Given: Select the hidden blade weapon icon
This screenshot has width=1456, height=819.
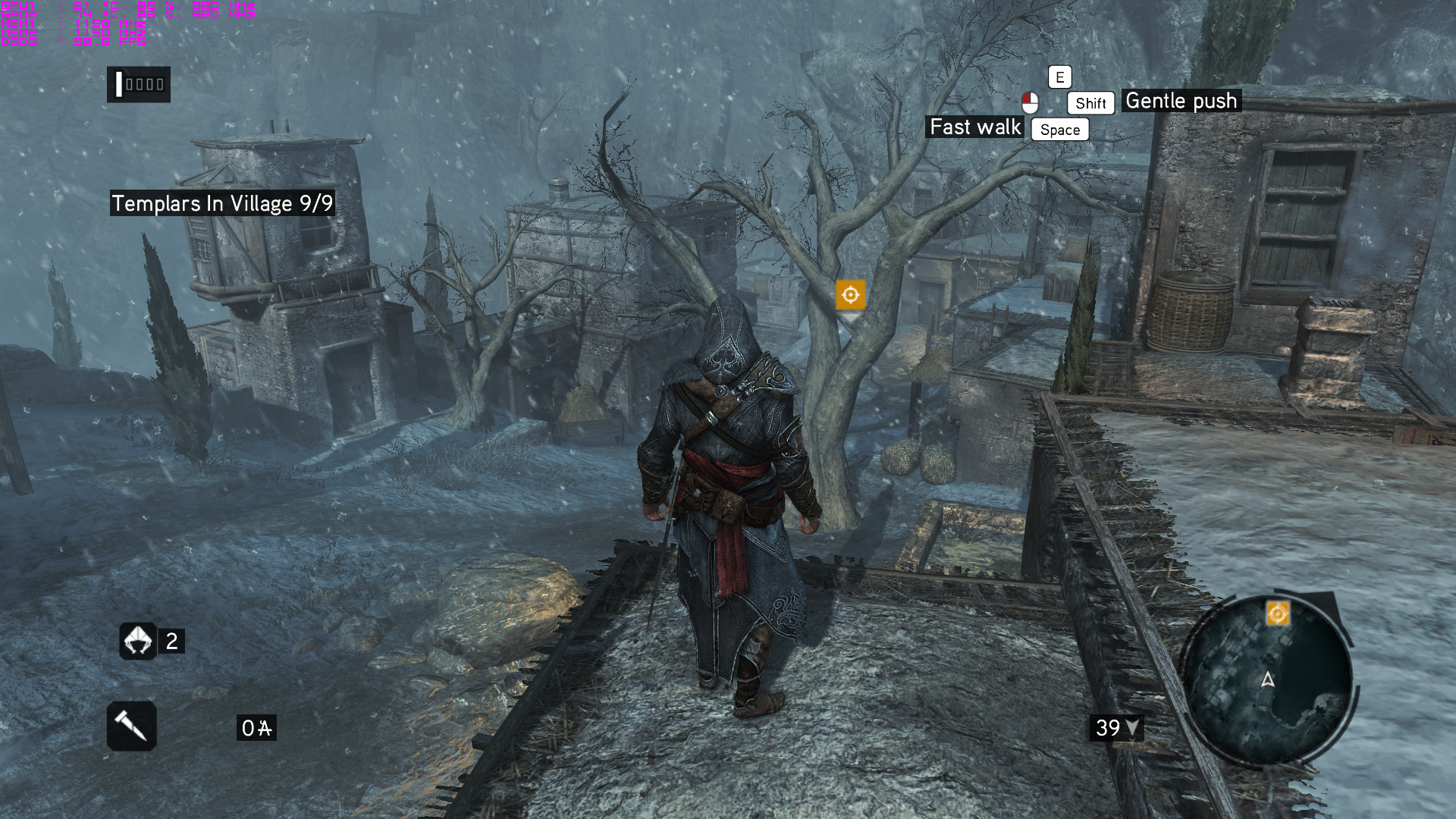Looking at the screenshot, I should click(131, 726).
